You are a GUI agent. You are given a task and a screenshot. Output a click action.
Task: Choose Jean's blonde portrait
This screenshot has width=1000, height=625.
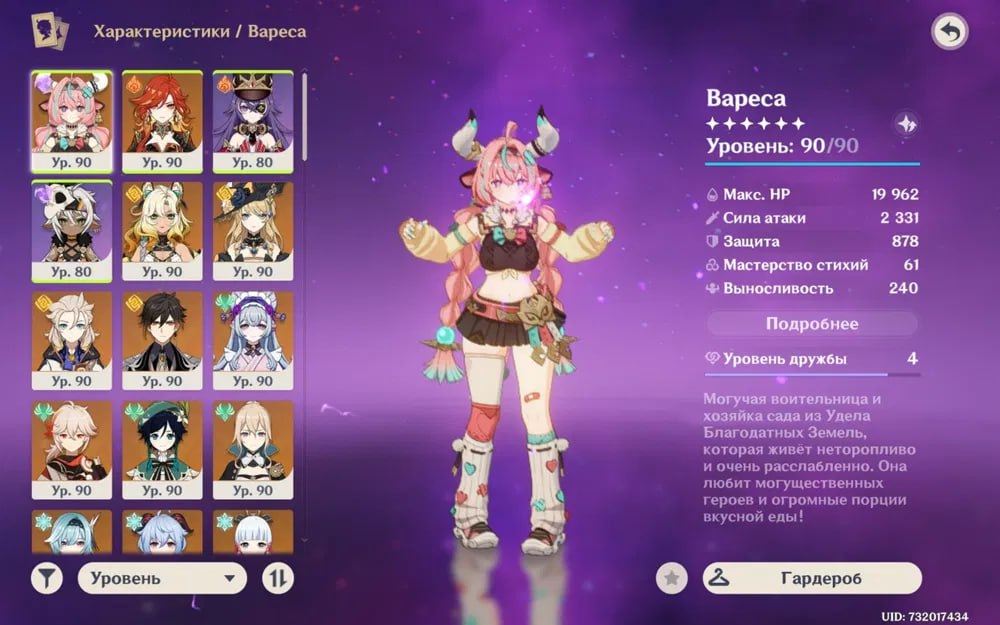coord(253,448)
